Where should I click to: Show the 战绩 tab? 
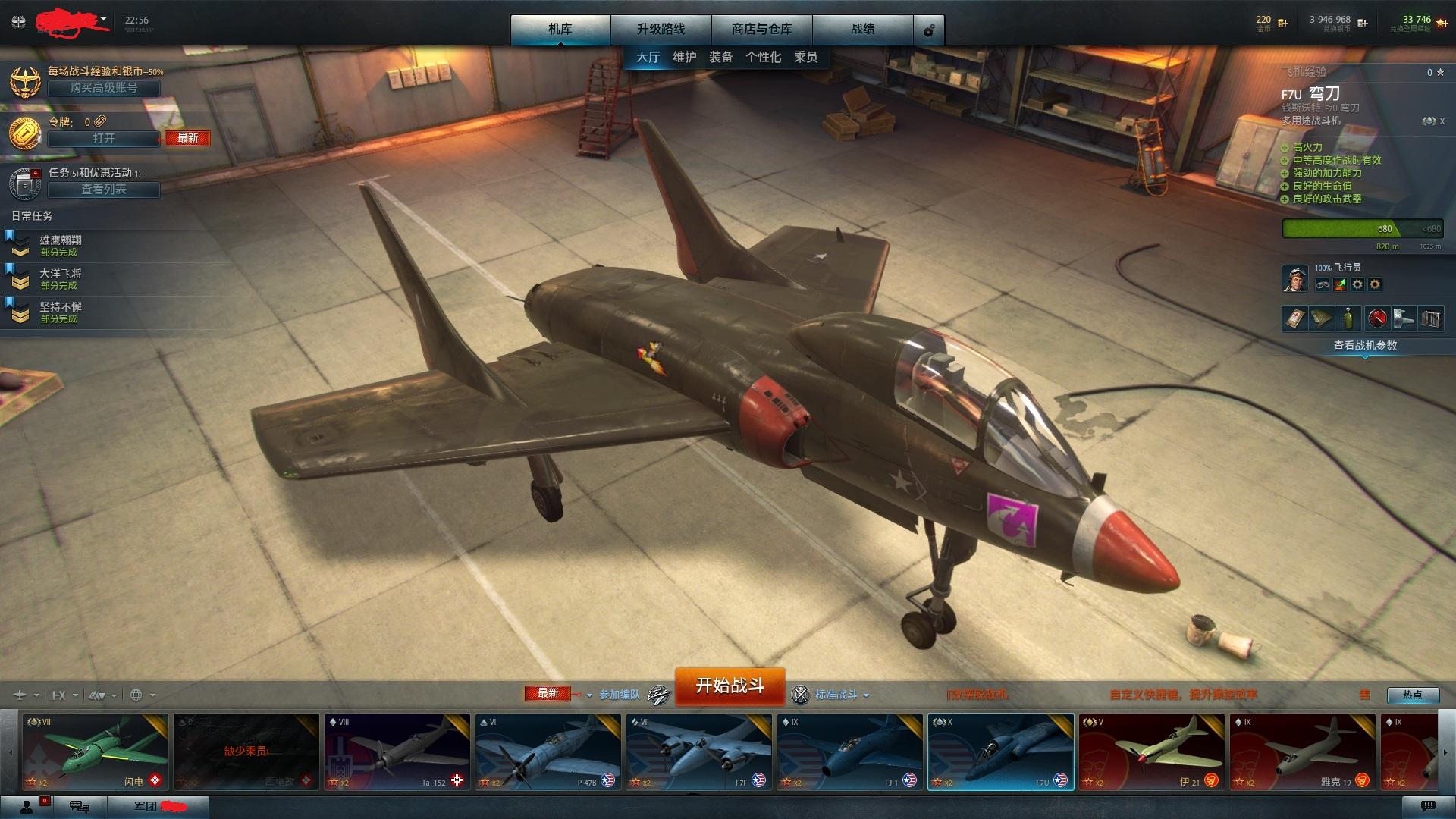[x=862, y=30]
